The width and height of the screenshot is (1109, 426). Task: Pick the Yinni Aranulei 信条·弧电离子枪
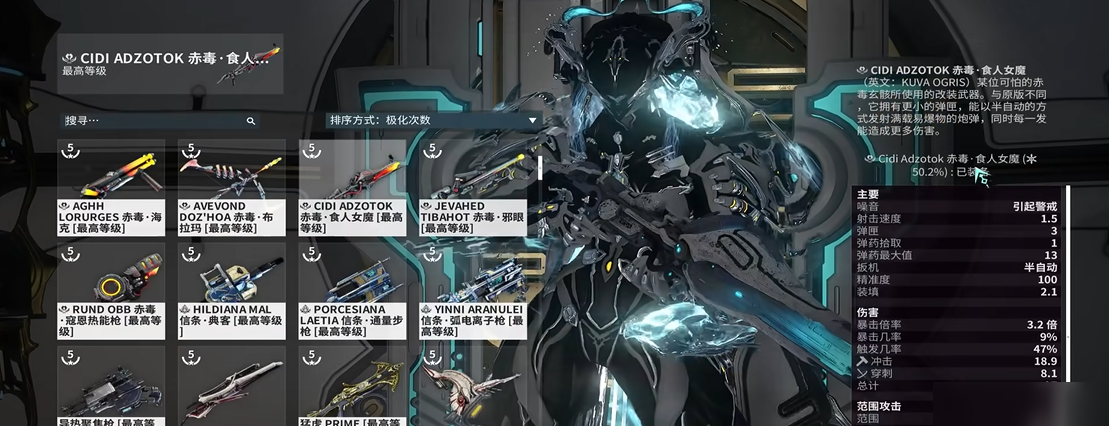[472, 290]
